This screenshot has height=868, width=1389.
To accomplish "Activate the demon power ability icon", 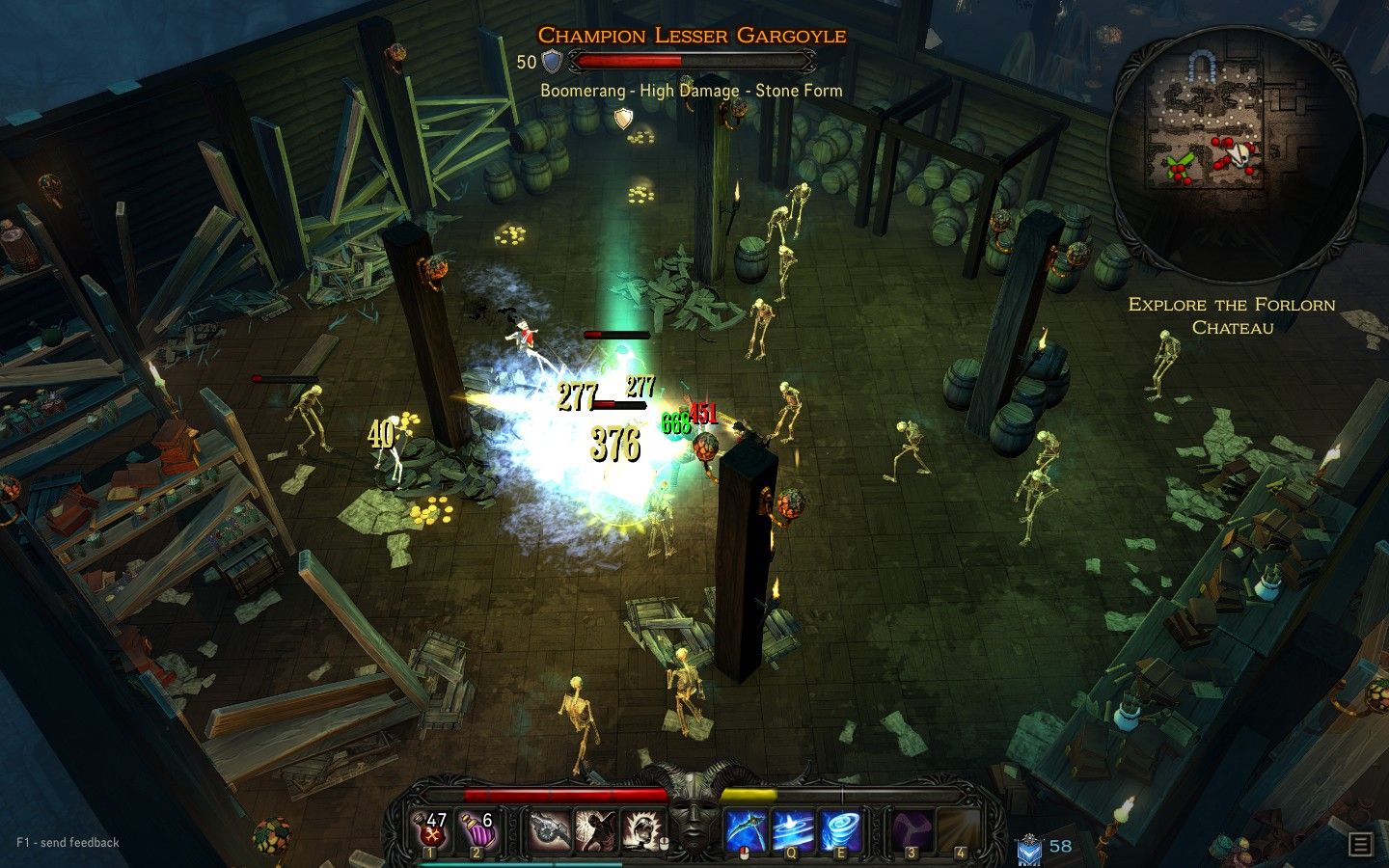I will [596, 827].
